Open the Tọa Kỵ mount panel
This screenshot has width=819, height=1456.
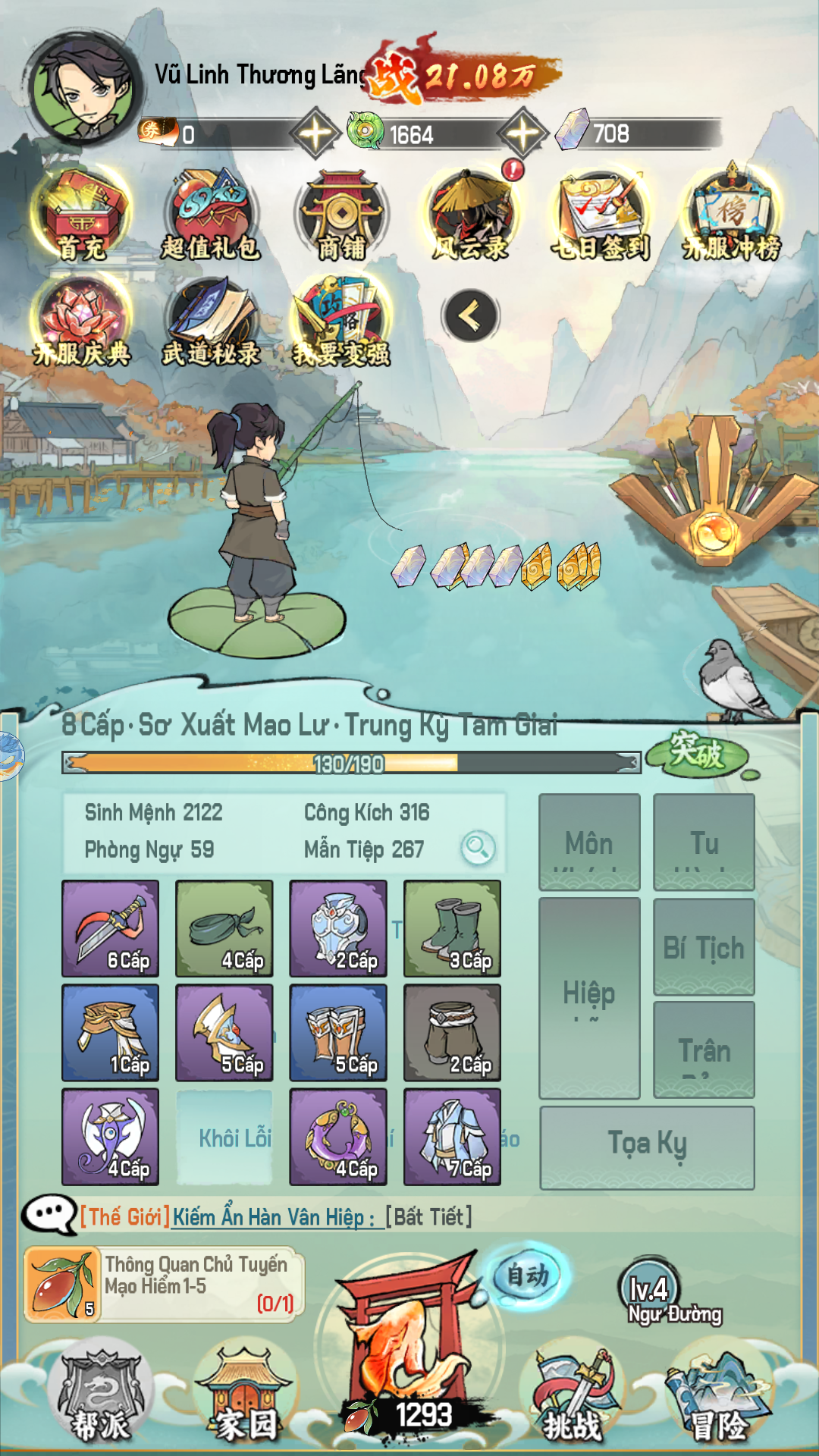click(647, 1147)
